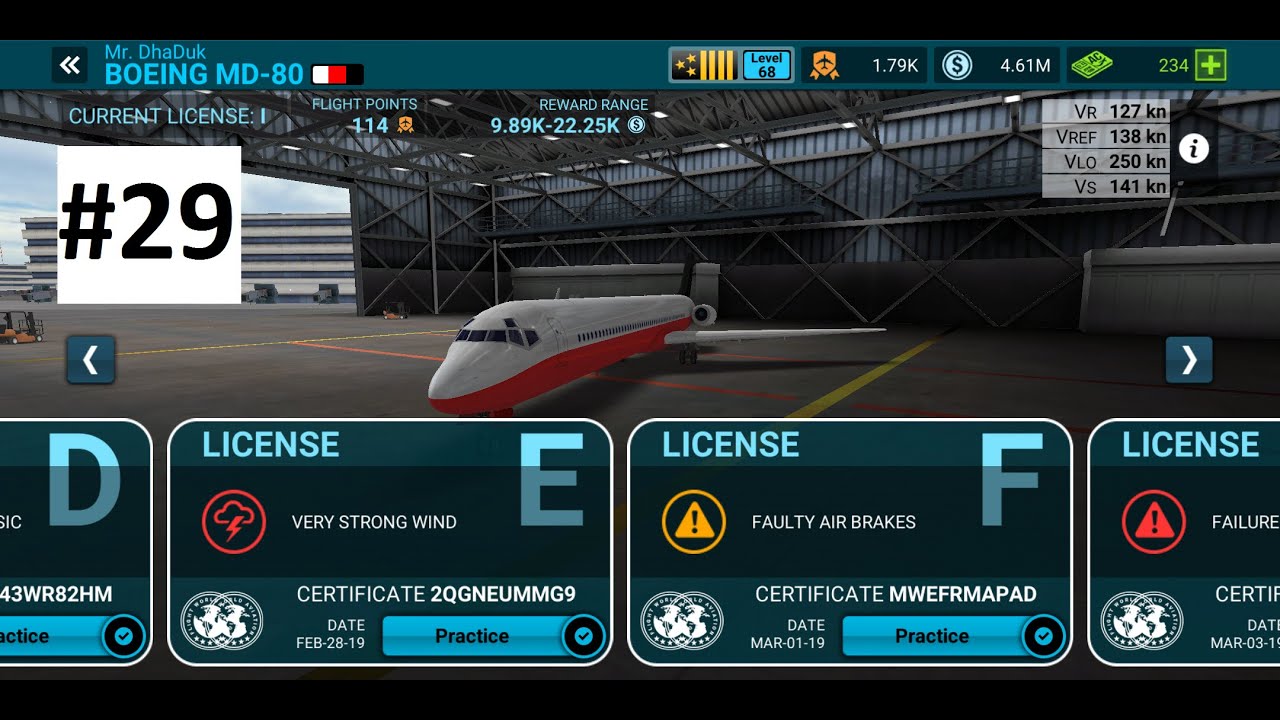
Task: Add more cash with green plus
Action: tap(1211, 66)
